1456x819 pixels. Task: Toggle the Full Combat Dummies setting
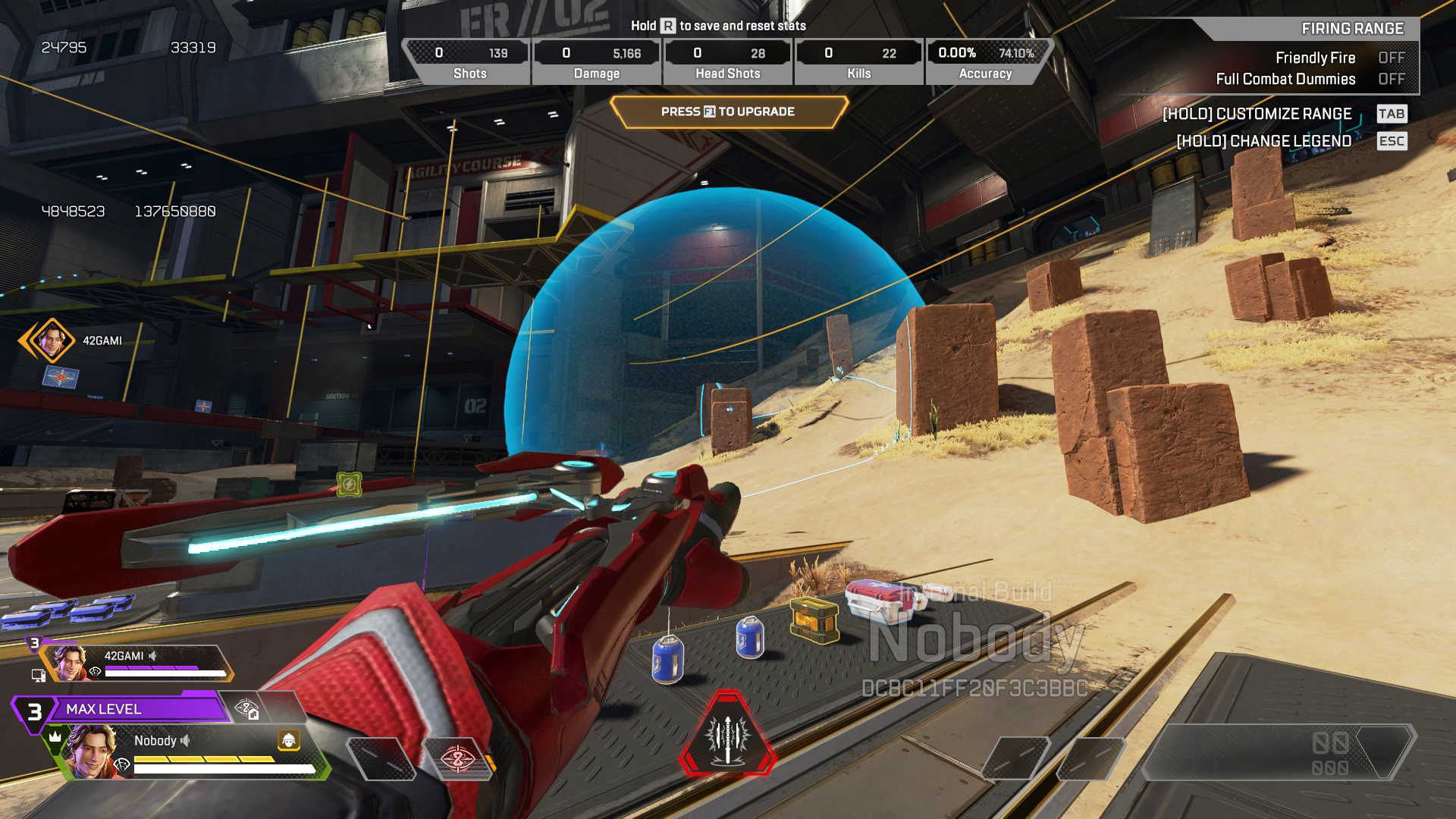pyautogui.click(x=1391, y=79)
